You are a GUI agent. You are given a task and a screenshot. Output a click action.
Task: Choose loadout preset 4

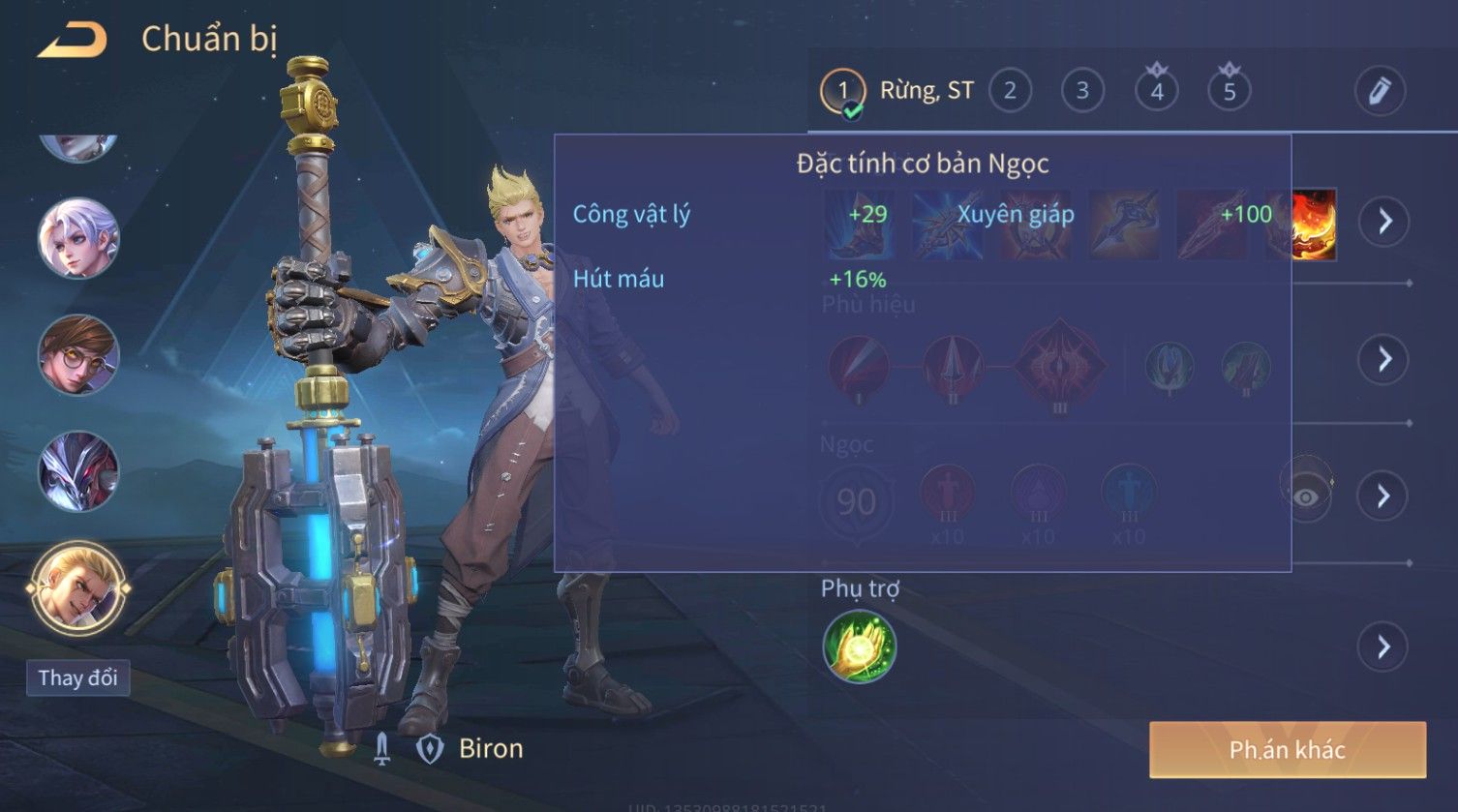point(1156,91)
